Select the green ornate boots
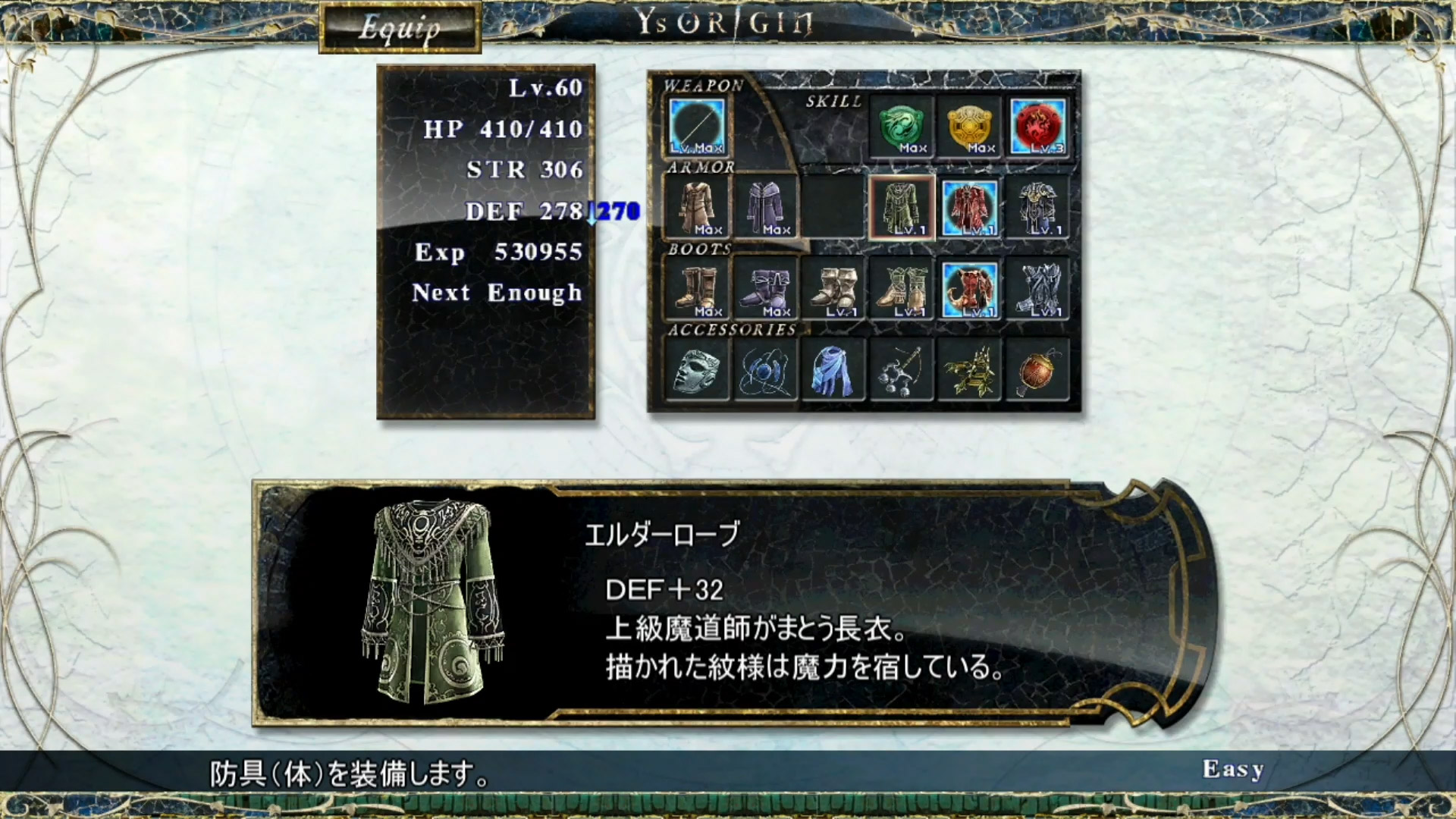1456x819 pixels. coord(902,289)
